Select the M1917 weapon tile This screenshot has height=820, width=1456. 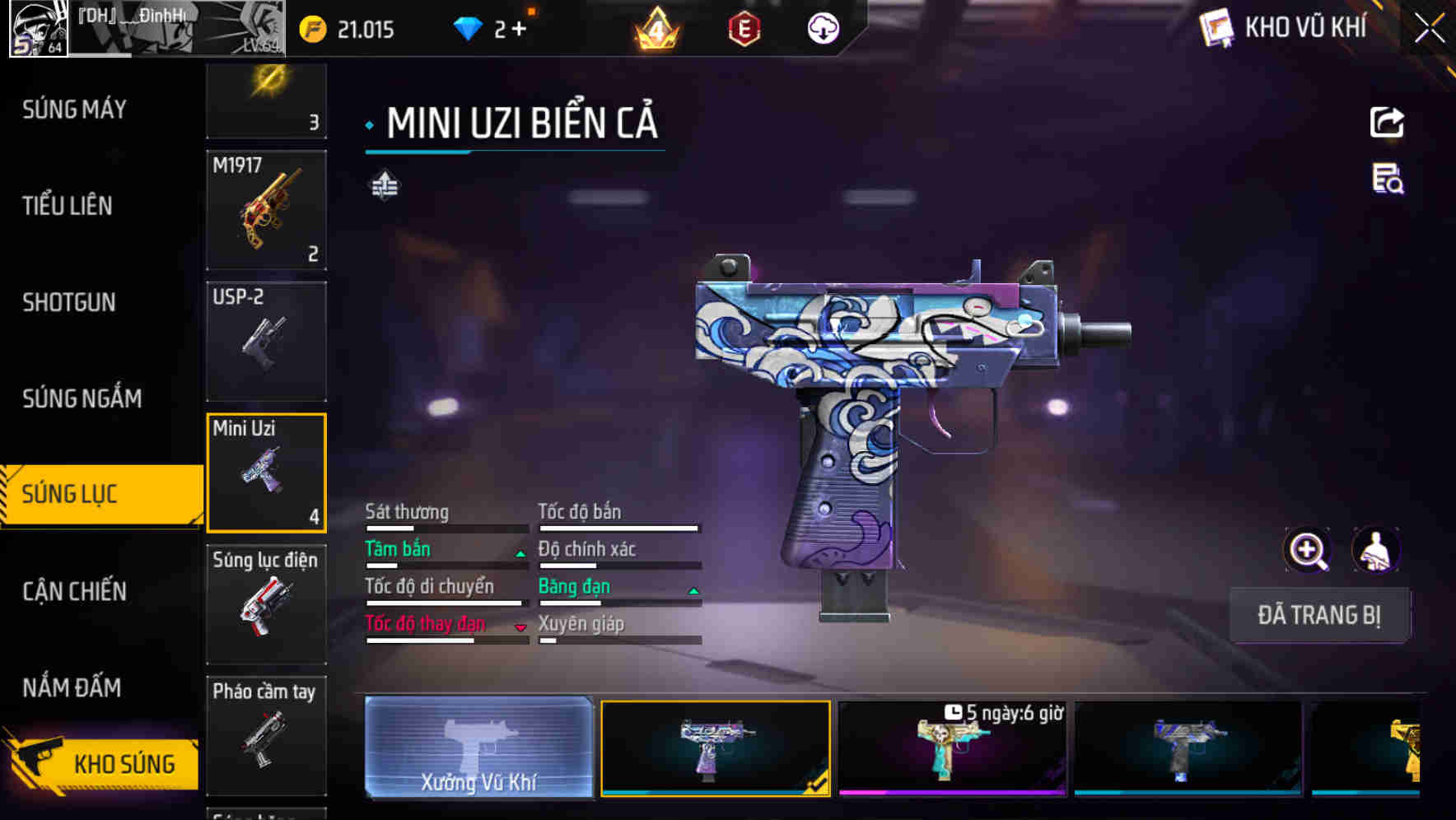click(266, 210)
